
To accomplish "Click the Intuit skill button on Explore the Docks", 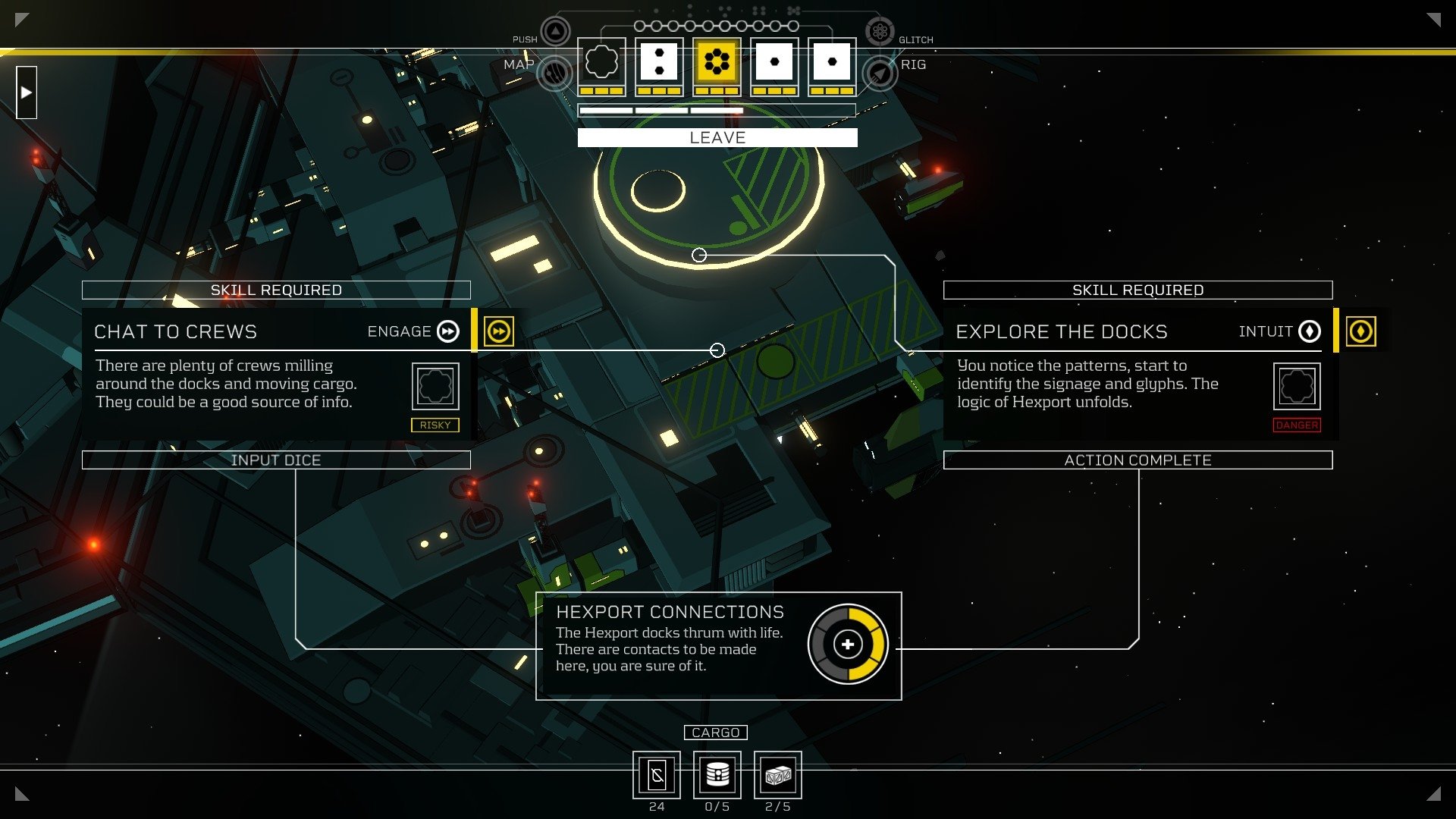I will tap(1310, 331).
